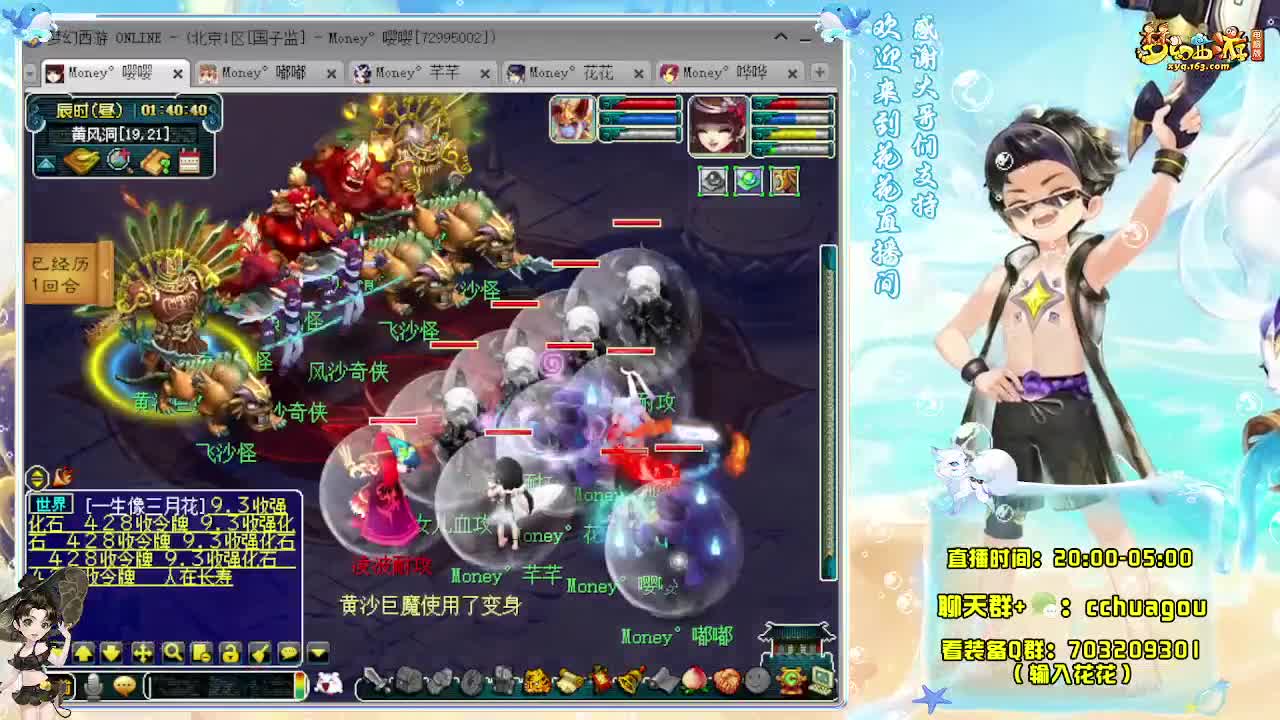Open the minimap compass icon near 黄风洞
Image resolution: width=1280 pixels, height=720 pixels.
117,160
